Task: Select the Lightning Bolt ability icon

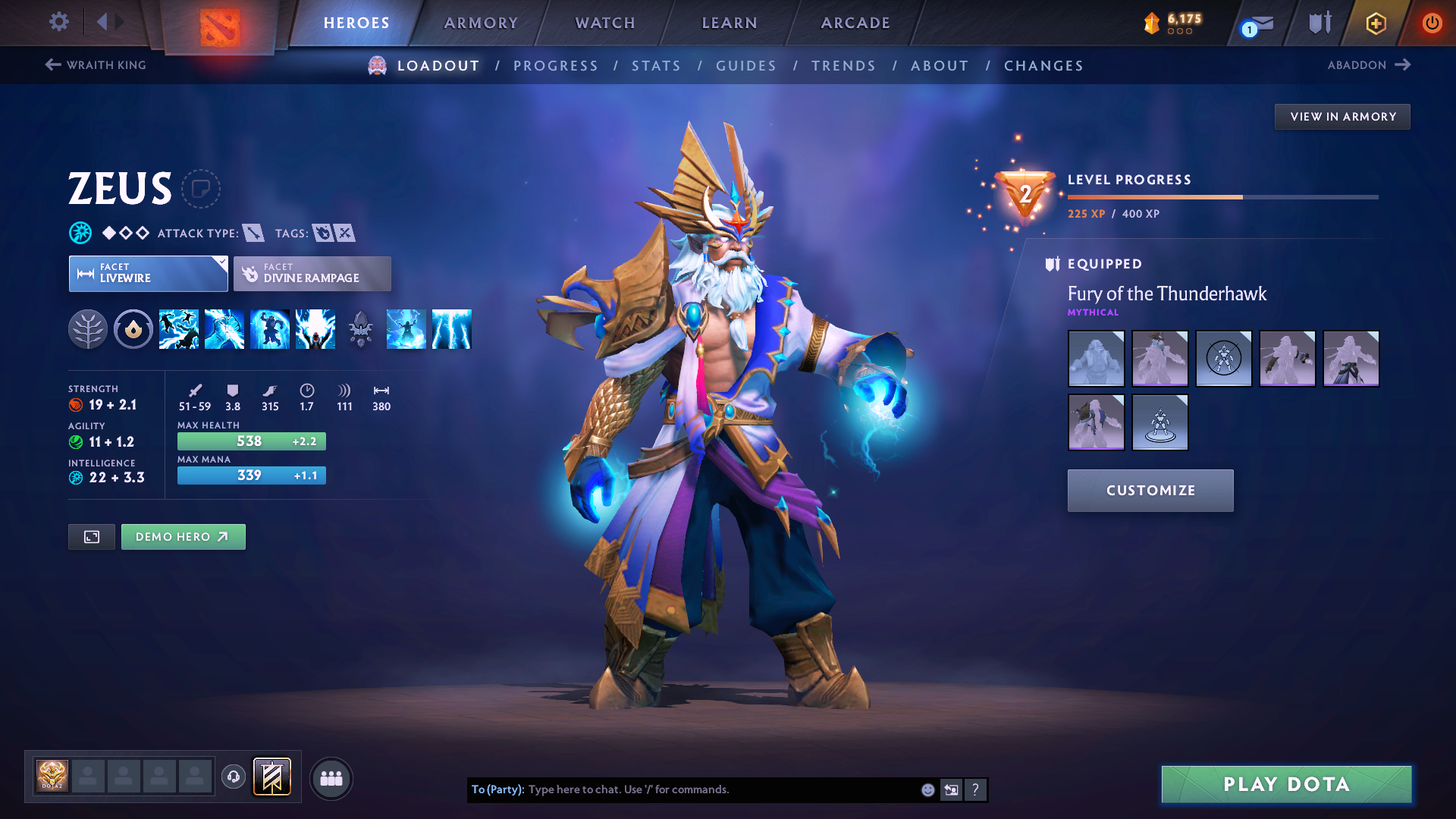Action: tap(224, 328)
